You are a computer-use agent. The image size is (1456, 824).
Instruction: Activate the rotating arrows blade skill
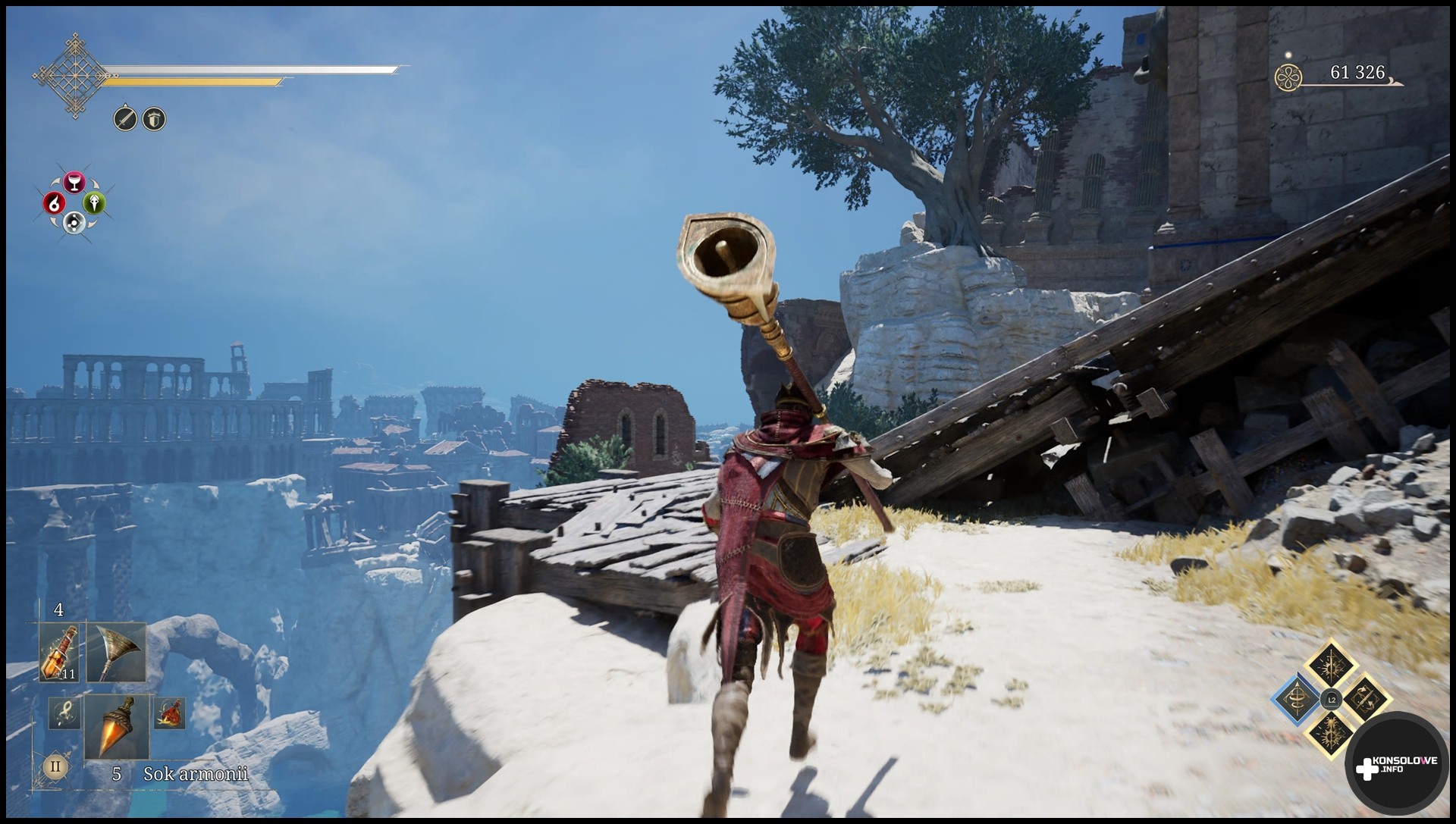click(x=1363, y=700)
